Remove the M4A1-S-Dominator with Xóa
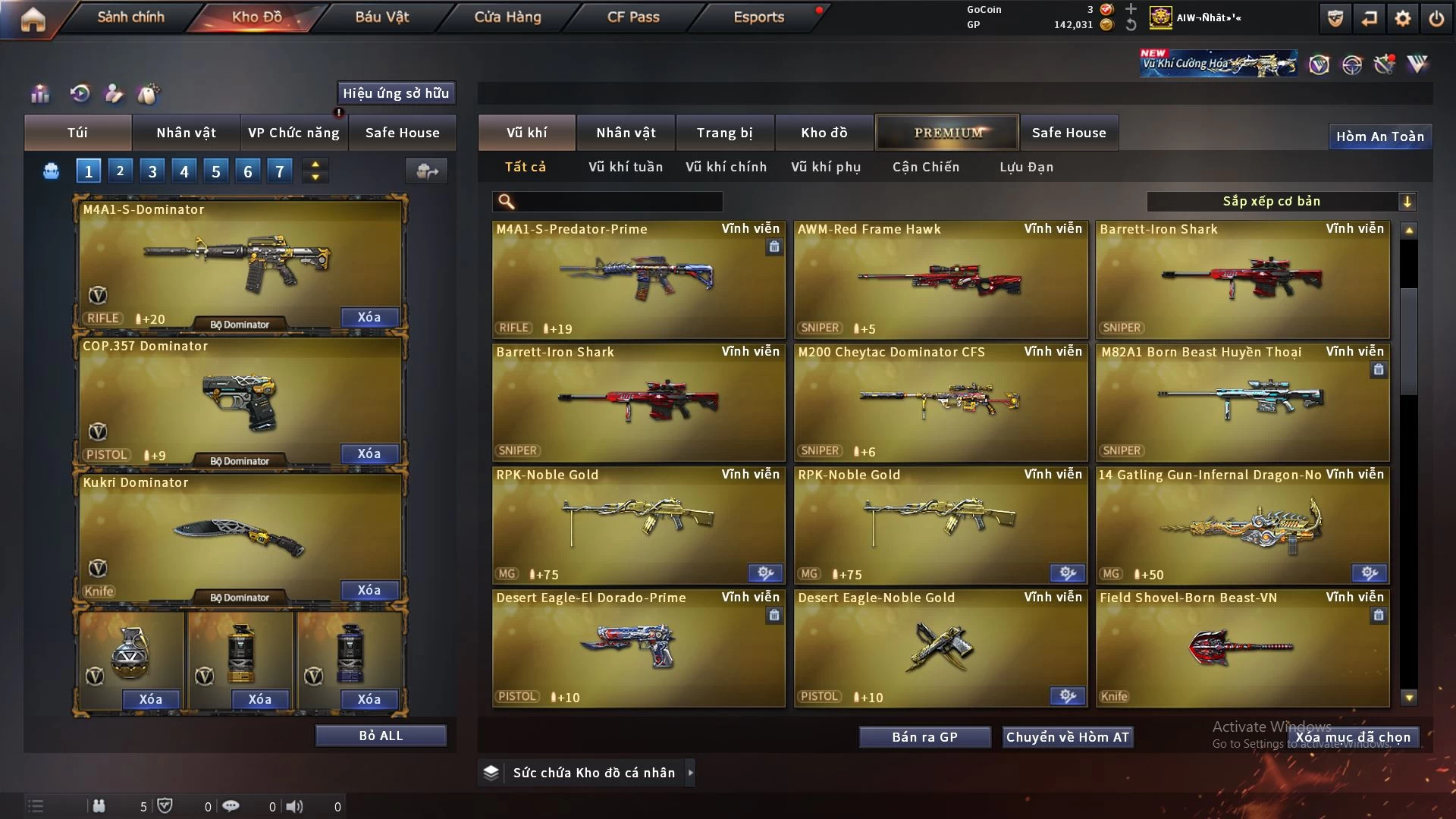Screen dimensions: 1456x819 click(369, 317)
